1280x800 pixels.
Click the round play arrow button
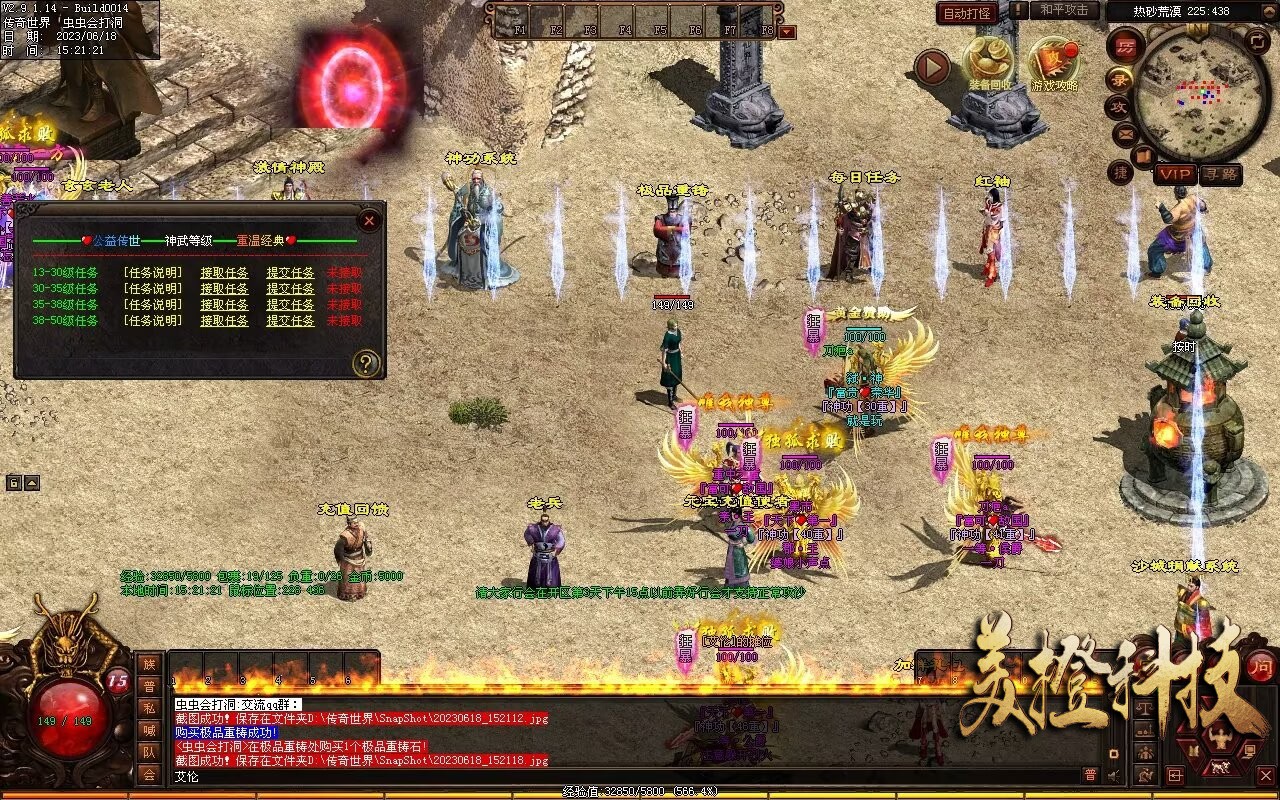point(932,67)
